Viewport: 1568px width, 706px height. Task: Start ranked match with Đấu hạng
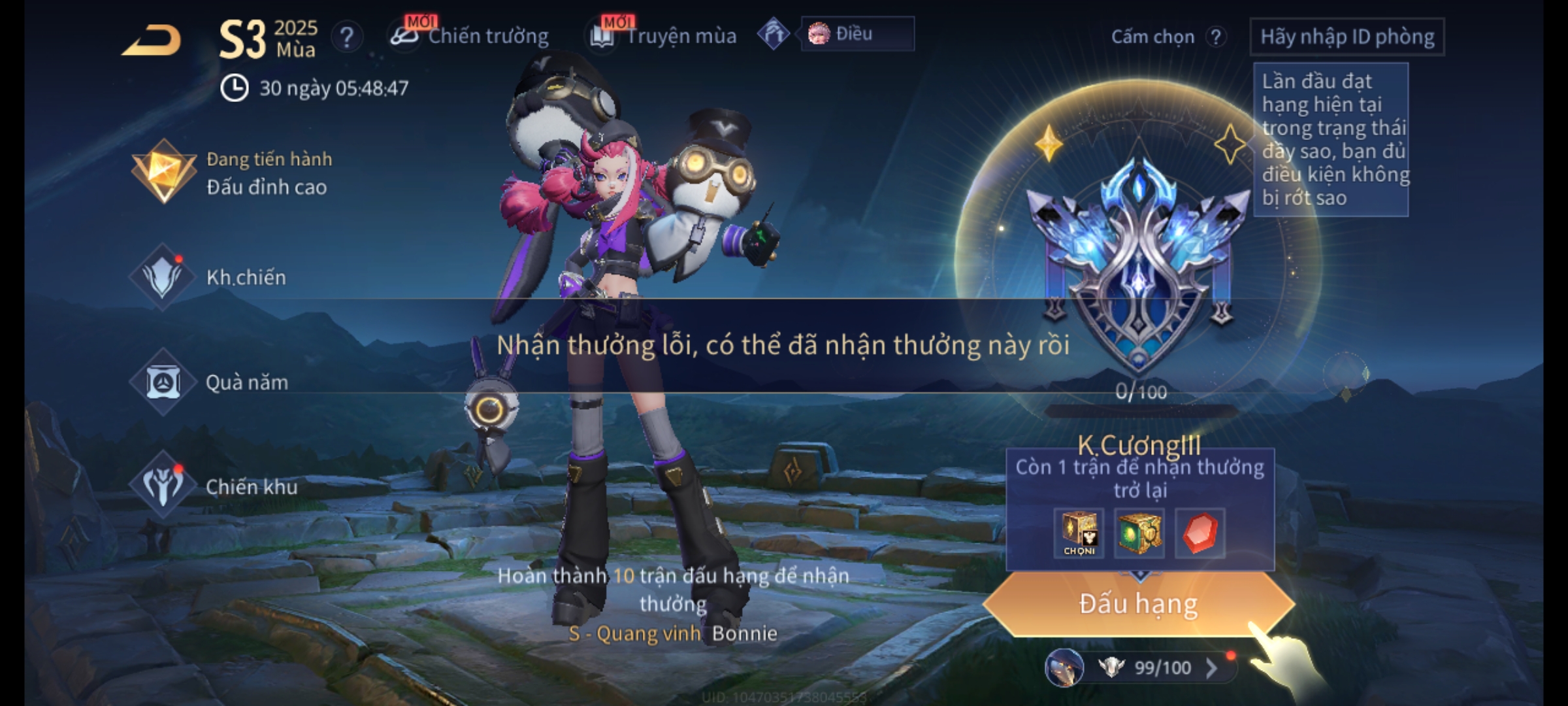point(1138,604)
